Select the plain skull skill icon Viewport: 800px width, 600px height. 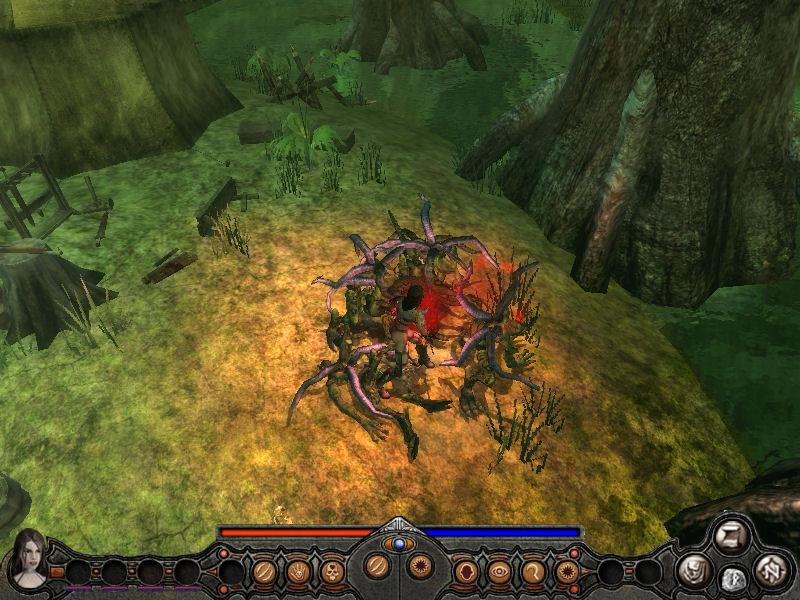[333, 572]
